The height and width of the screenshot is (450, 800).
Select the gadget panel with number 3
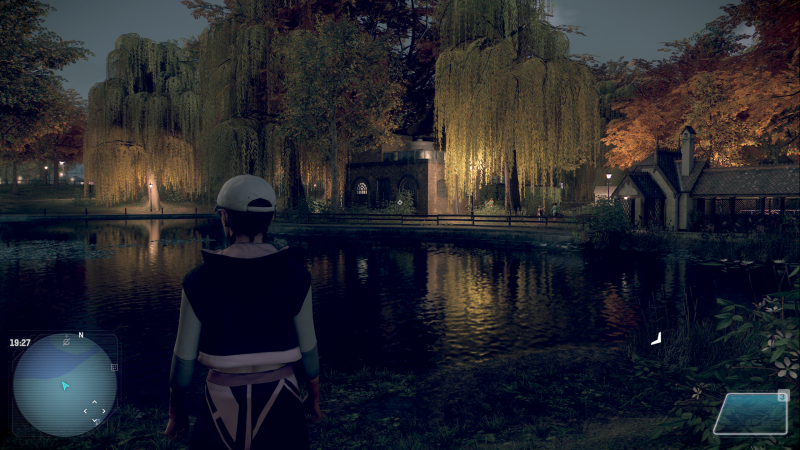751,413
